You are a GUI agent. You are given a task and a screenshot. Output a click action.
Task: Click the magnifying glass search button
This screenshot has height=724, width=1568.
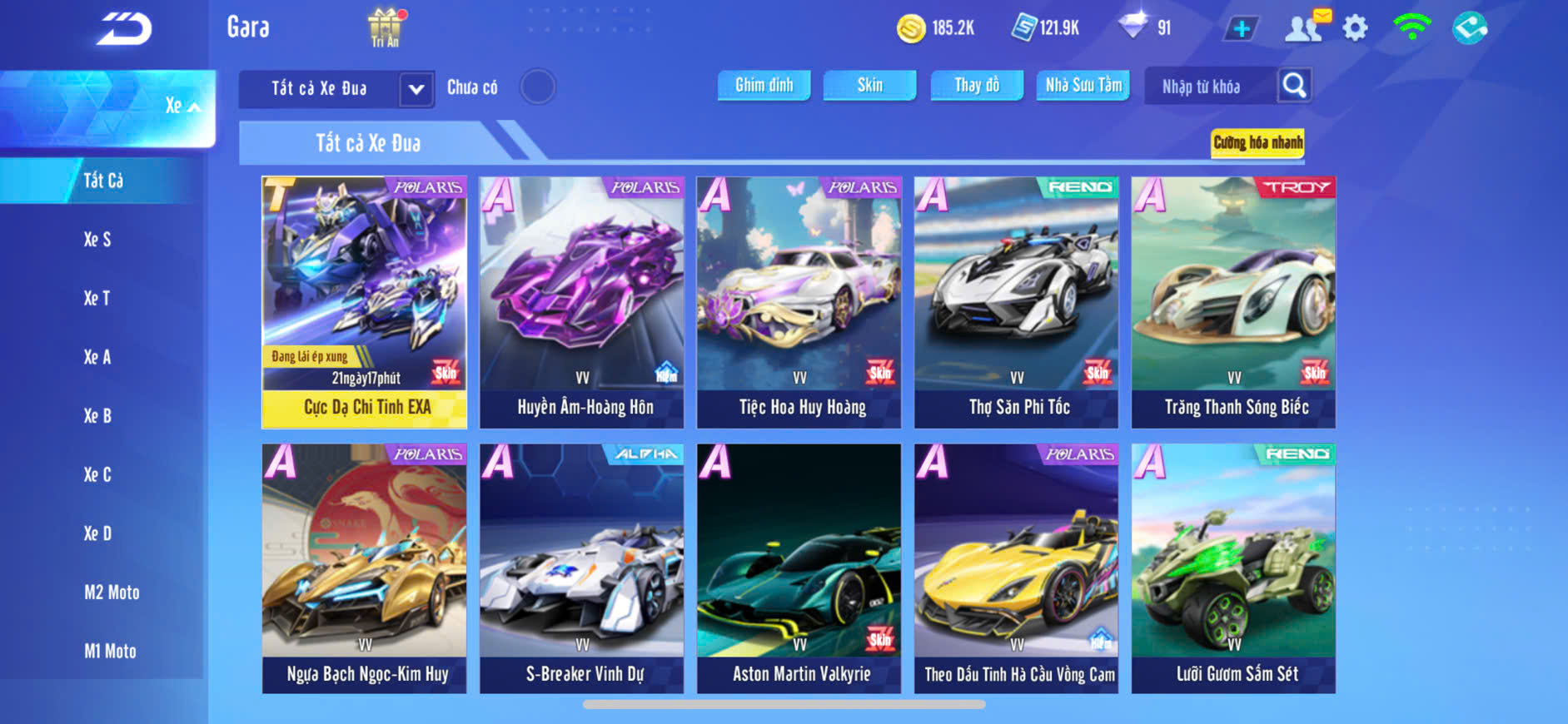pos(1294,85)
